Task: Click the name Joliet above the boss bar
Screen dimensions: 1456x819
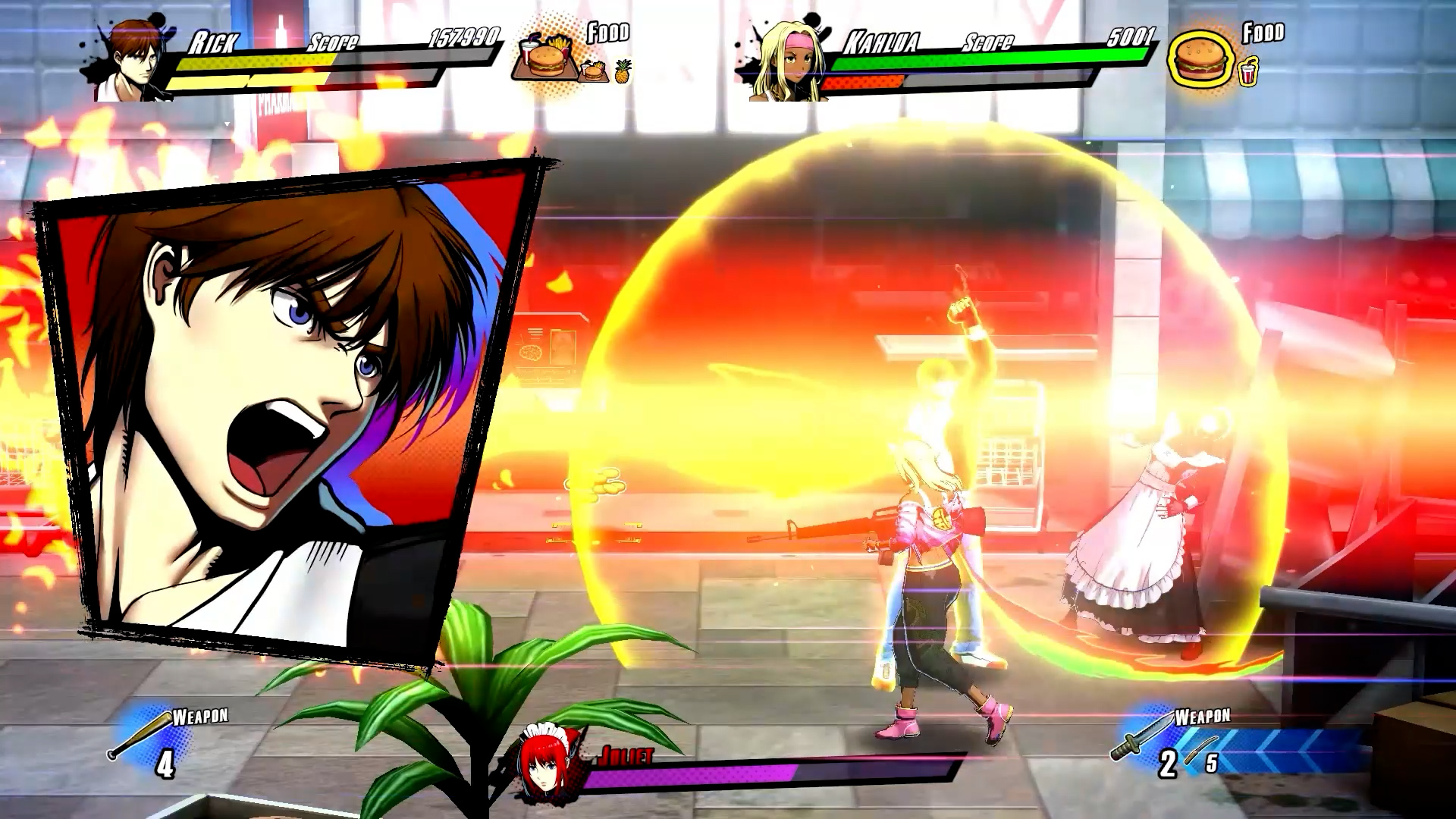Action: 627,755
